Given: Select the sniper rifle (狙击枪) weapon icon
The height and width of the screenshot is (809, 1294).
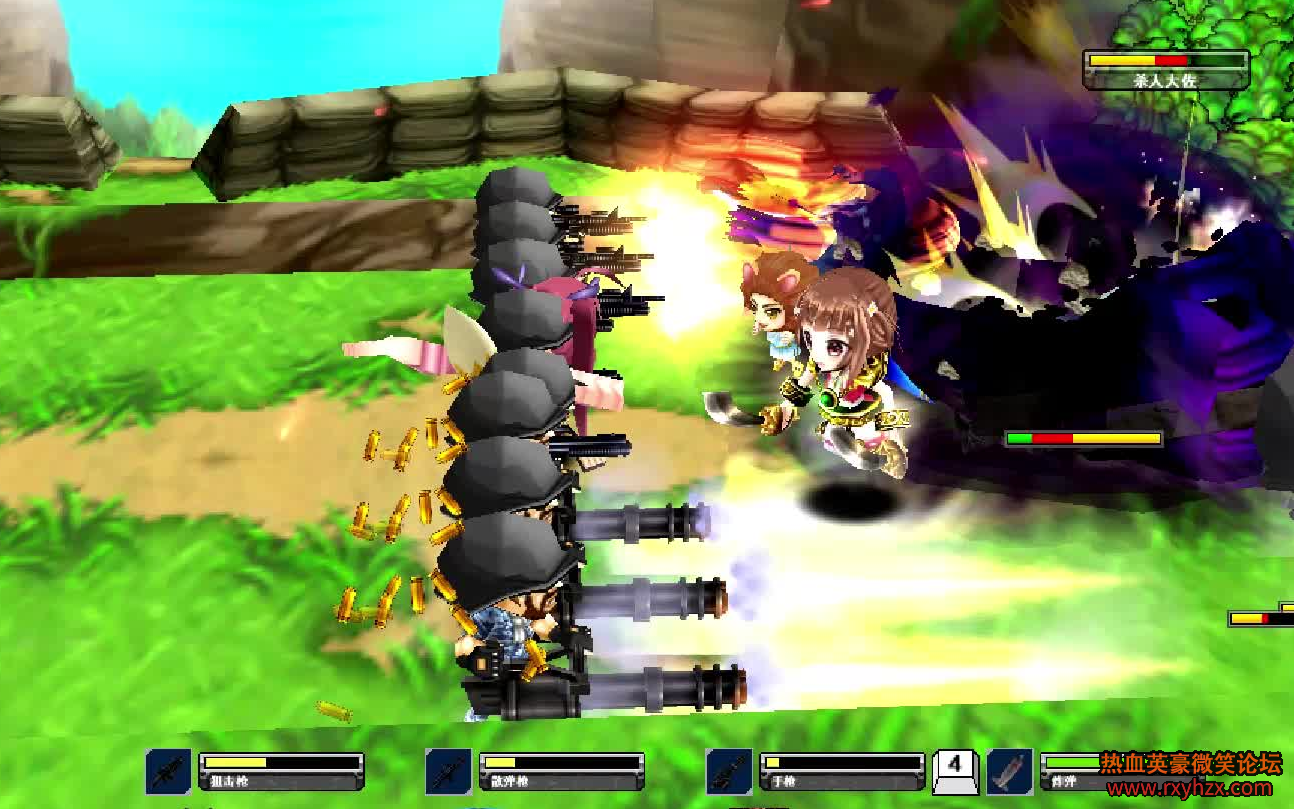Looking at the screenshot, I should (x=169, y=771).
